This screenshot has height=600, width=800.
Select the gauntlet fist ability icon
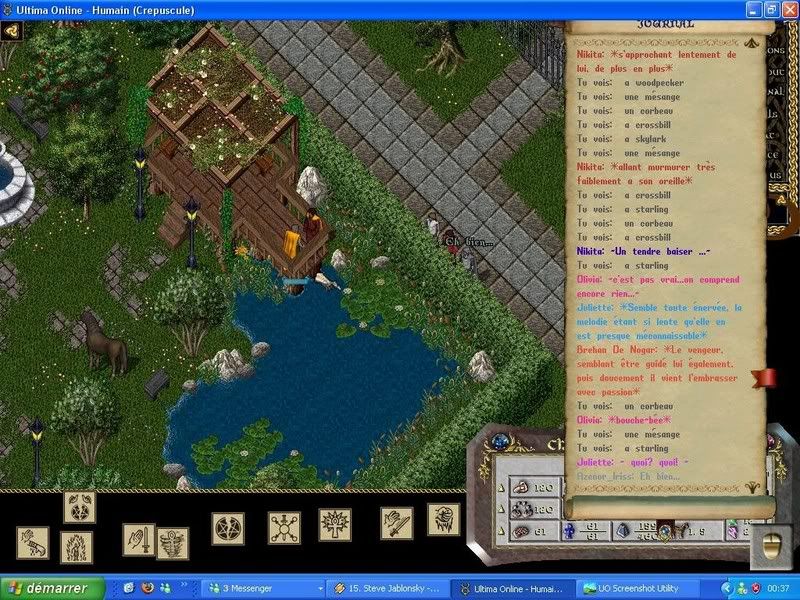click(x=443, y=519)
